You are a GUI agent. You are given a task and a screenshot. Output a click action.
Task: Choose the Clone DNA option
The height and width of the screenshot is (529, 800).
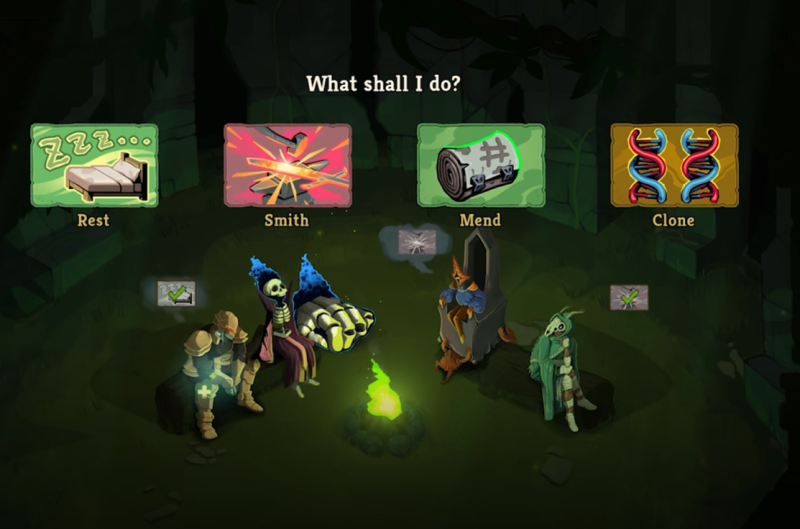(x=673, y=165)
